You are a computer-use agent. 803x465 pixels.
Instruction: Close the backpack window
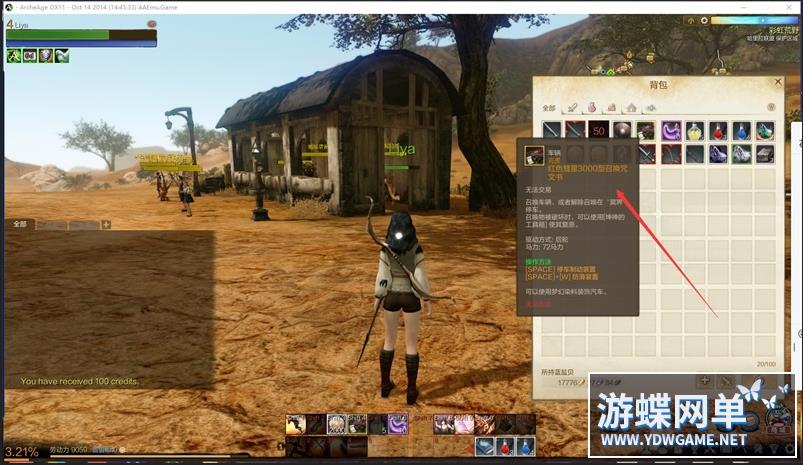tap(777, 82)
